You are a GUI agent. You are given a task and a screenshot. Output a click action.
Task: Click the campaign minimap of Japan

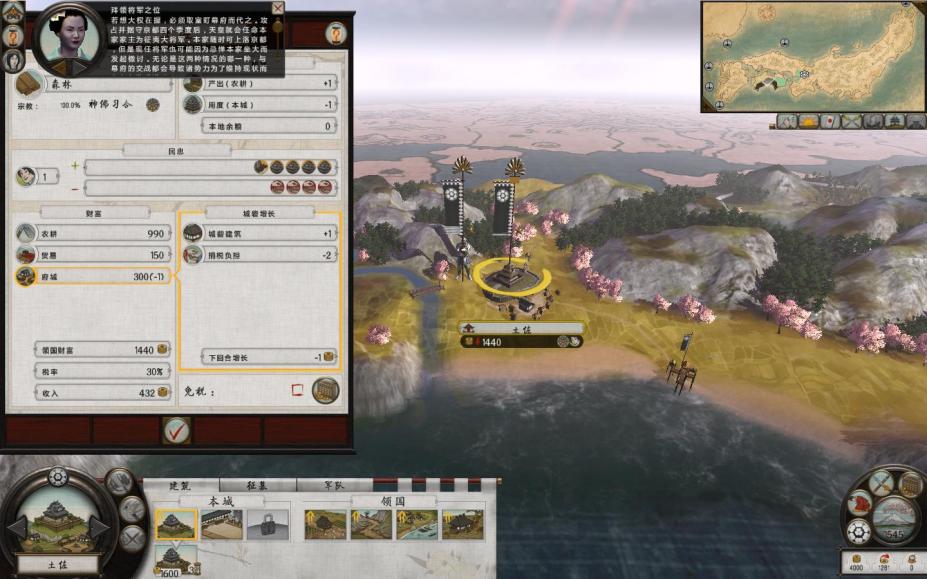[812, 55]
